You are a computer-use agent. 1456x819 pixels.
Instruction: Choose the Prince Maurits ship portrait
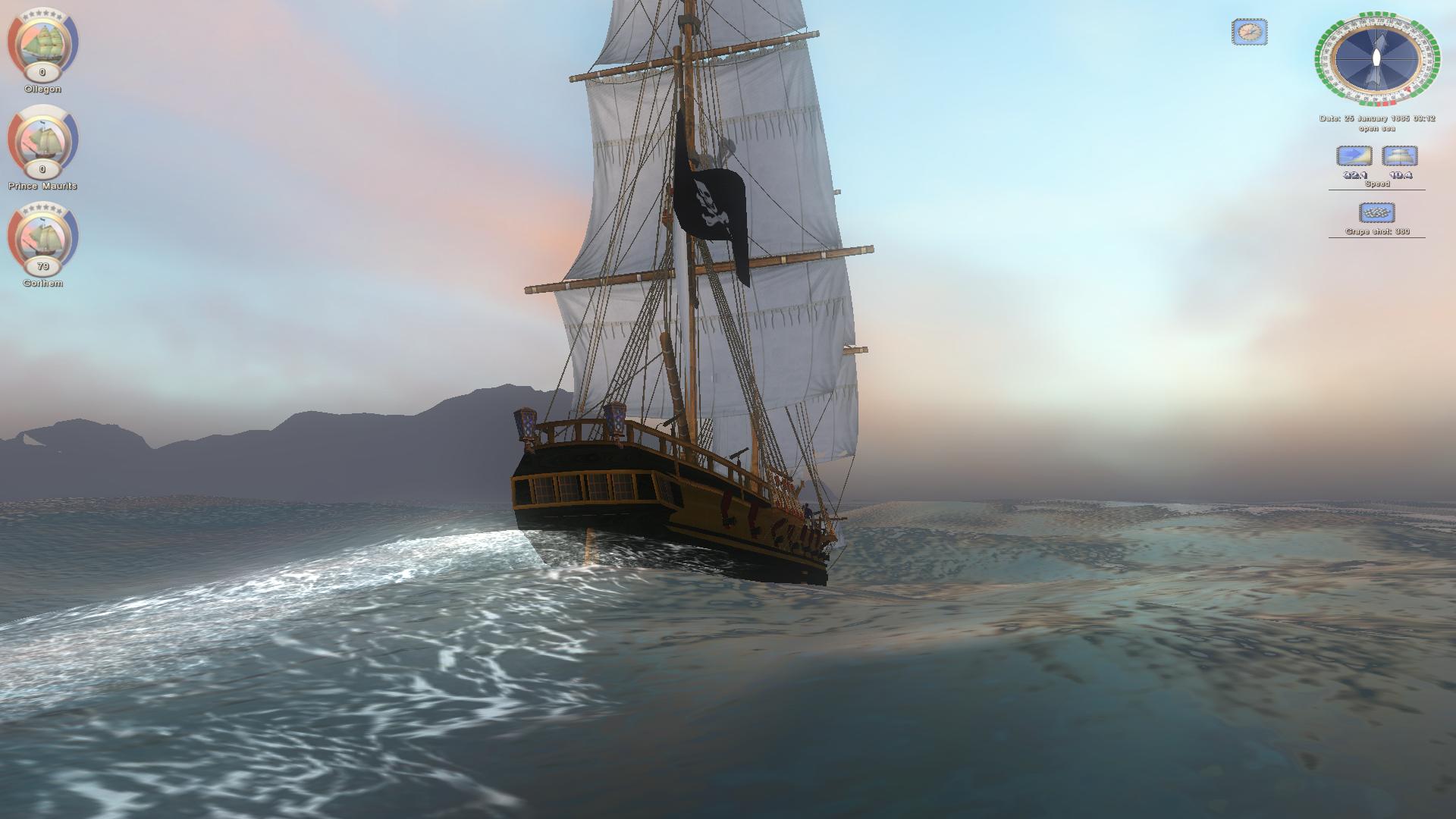click(x=42, y=139)
